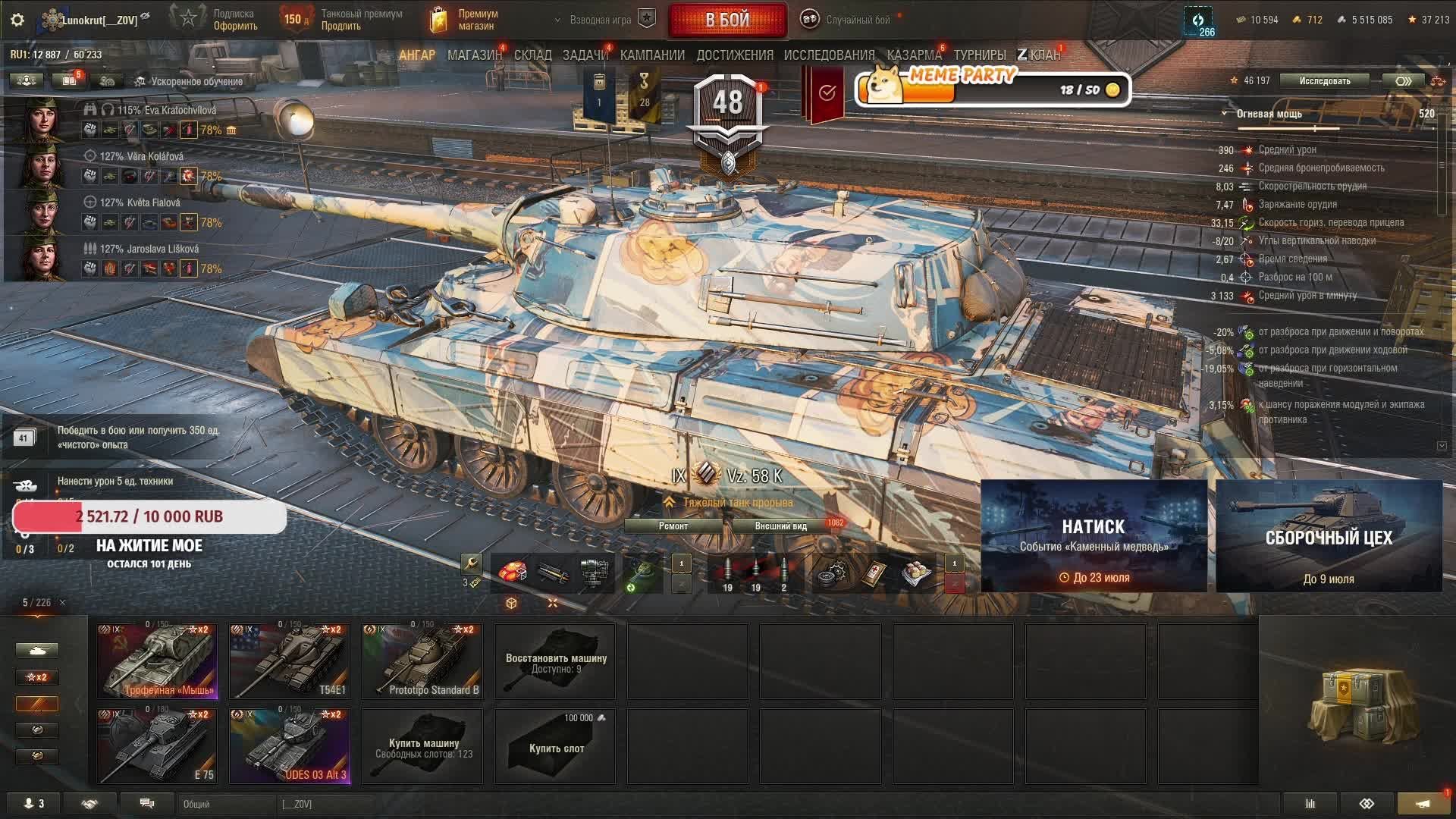
Task: Open the НАТИСК event banner
Action: point(1094,535)
